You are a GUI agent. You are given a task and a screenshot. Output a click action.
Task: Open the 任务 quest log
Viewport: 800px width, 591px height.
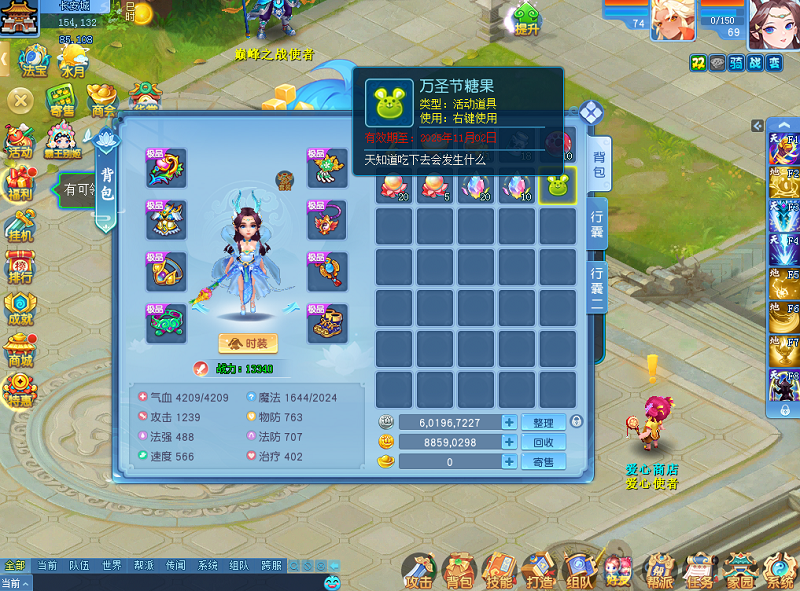[700, 570]
